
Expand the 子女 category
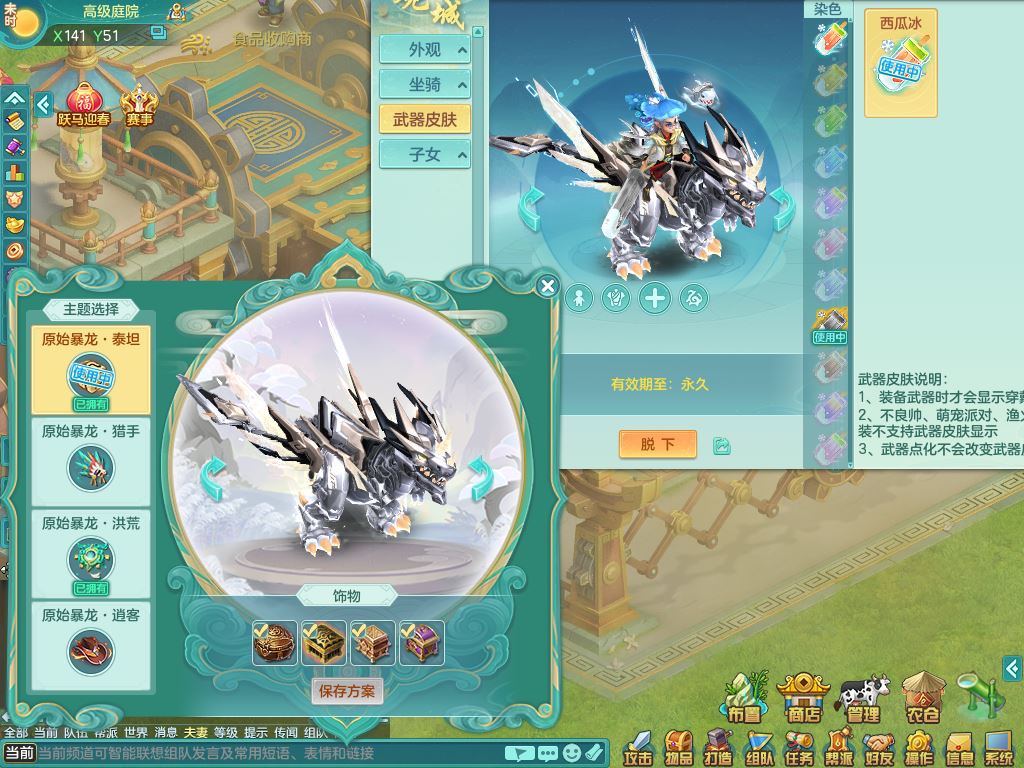tap(424, 155)
